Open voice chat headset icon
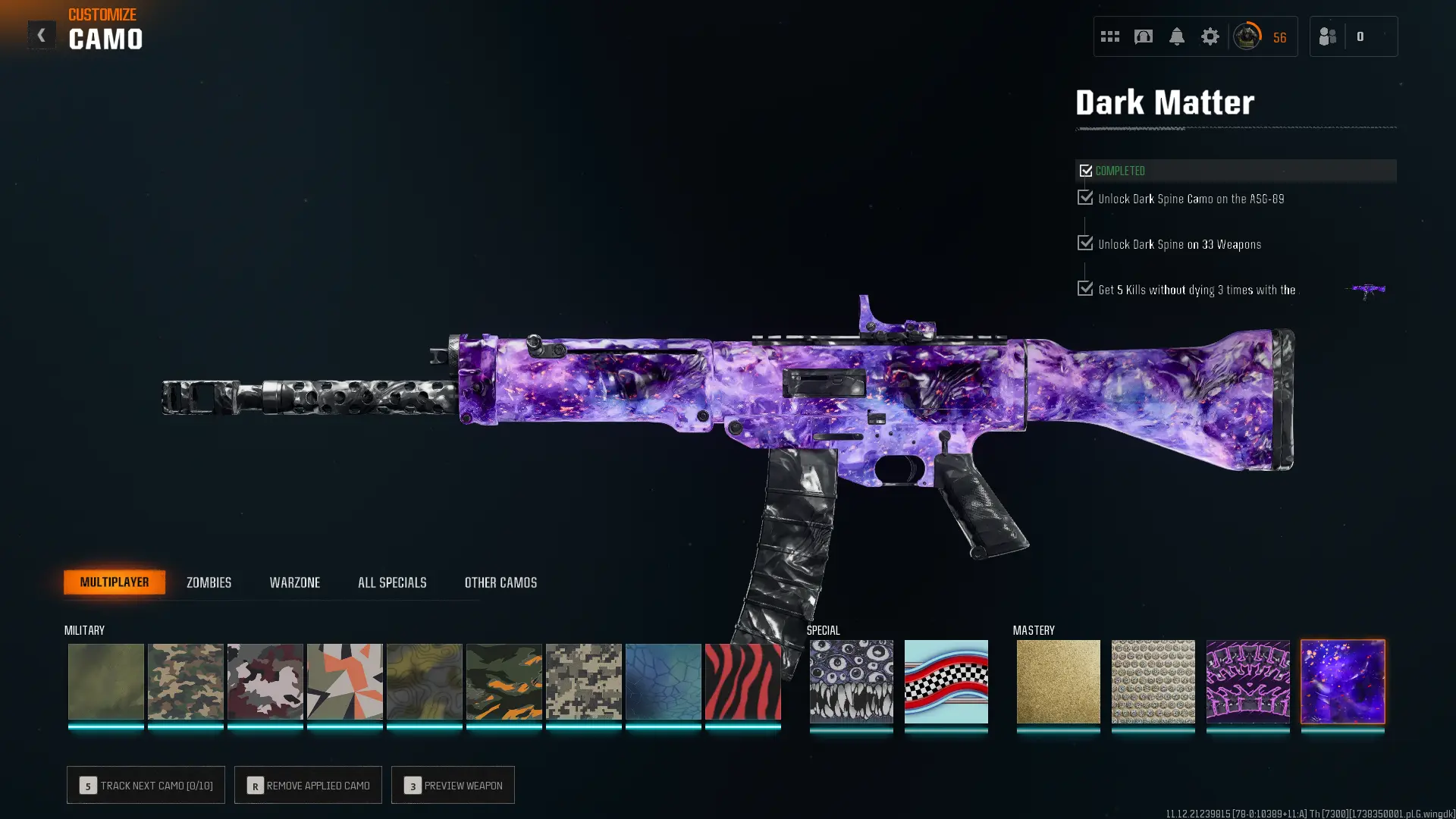 tap(1144, 36)
